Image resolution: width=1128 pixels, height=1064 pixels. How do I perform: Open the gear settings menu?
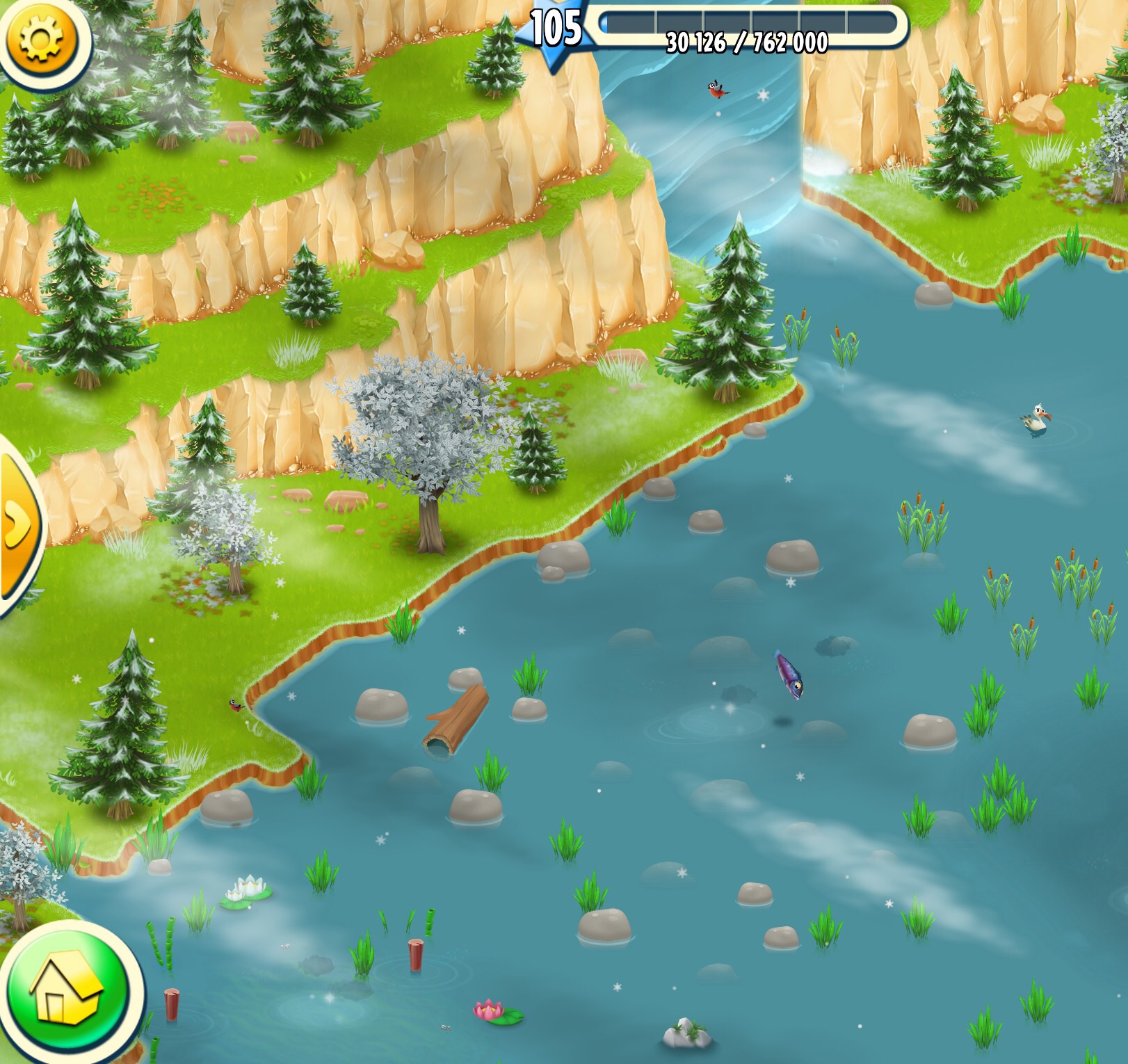(x=41, y=38)
